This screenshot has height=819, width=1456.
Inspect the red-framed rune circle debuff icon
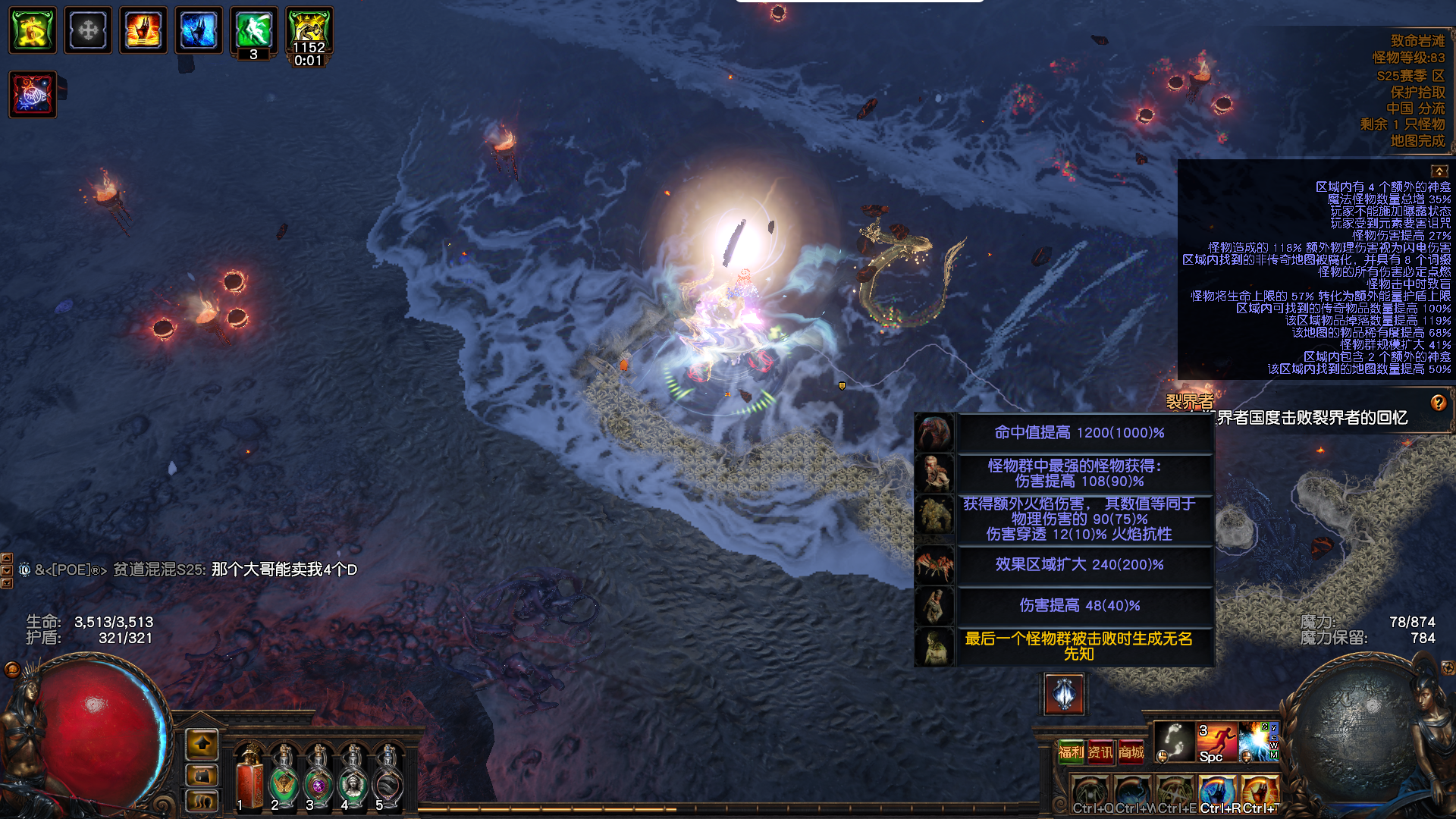(33, 95)
